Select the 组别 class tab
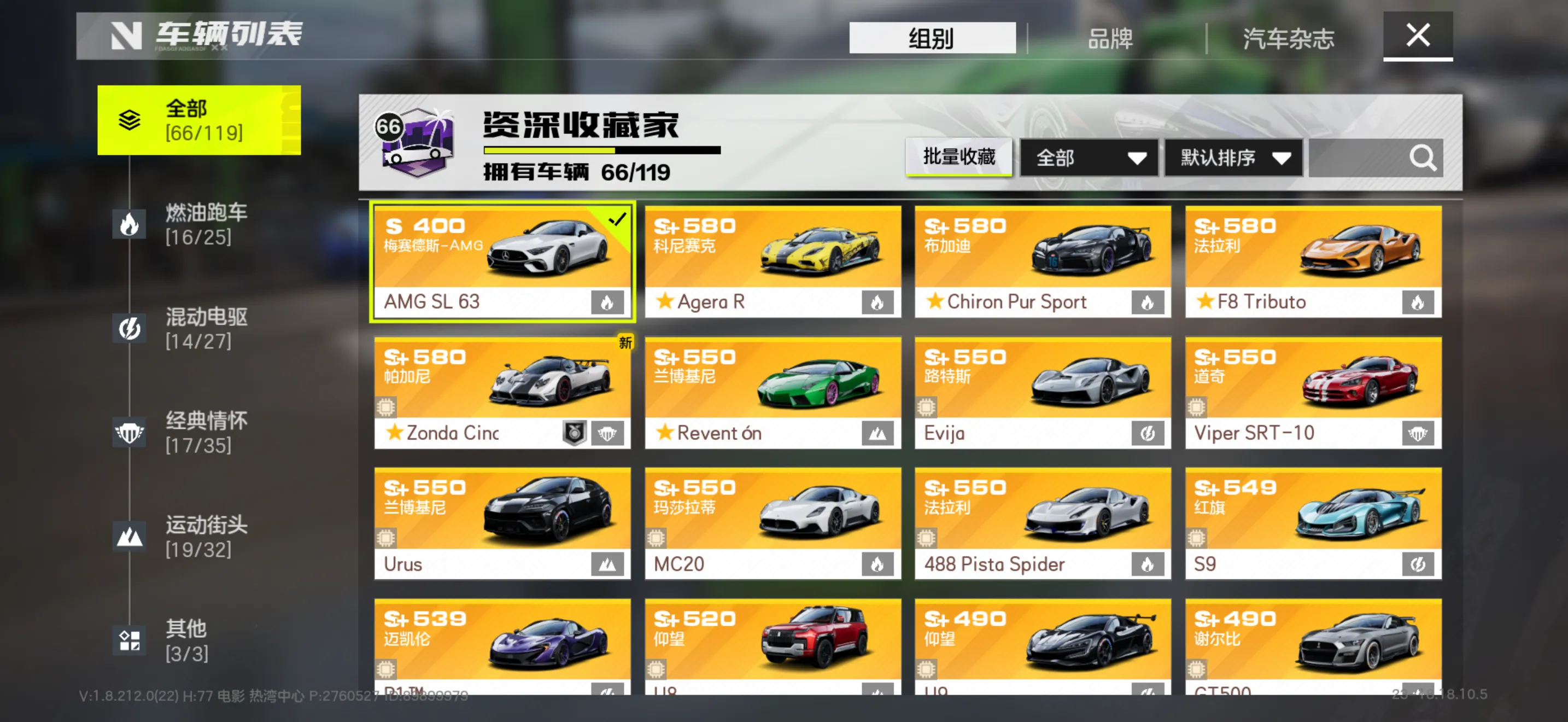The image size is (1568, 722). point(931,38)
